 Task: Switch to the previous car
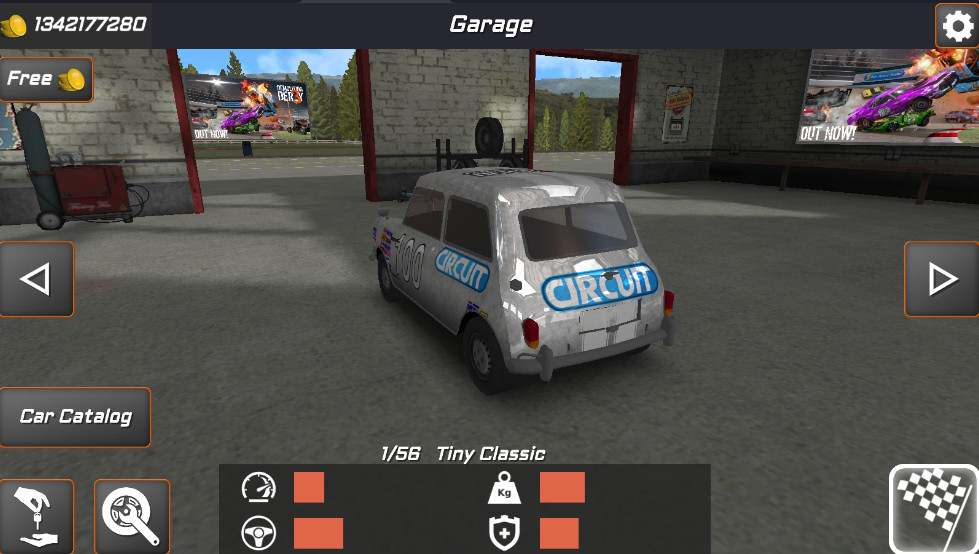(37, 279)
